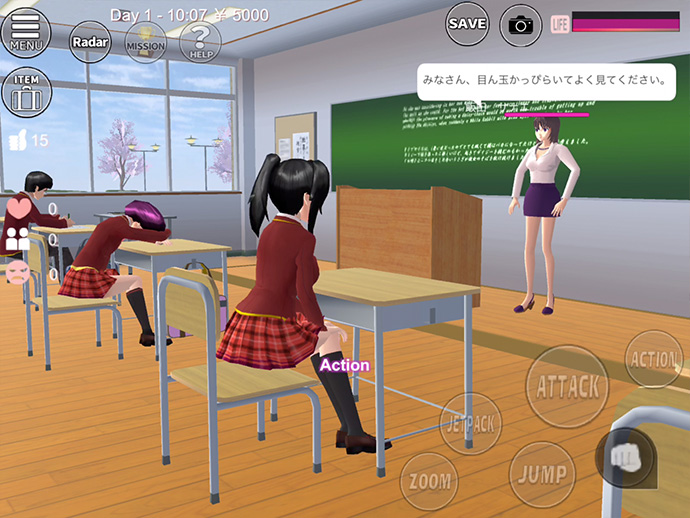The height and width of the screenshot is (518, 690).
Task: Toggle the Radar button
Action: 90,42
